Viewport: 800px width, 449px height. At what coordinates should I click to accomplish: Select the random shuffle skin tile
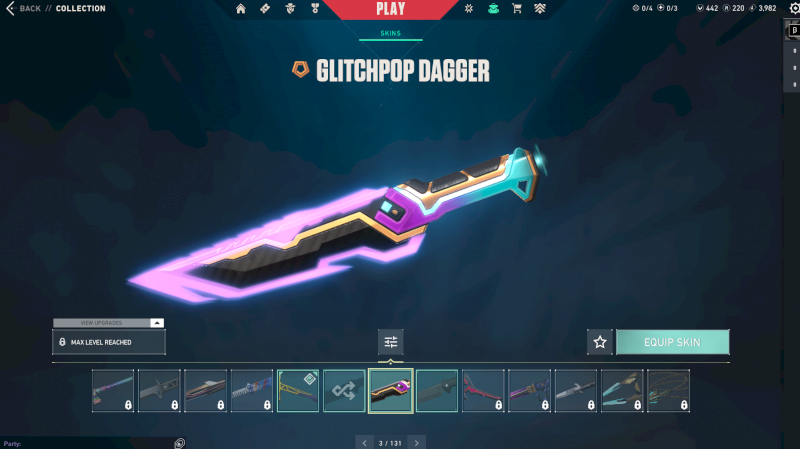click(344, 390)
